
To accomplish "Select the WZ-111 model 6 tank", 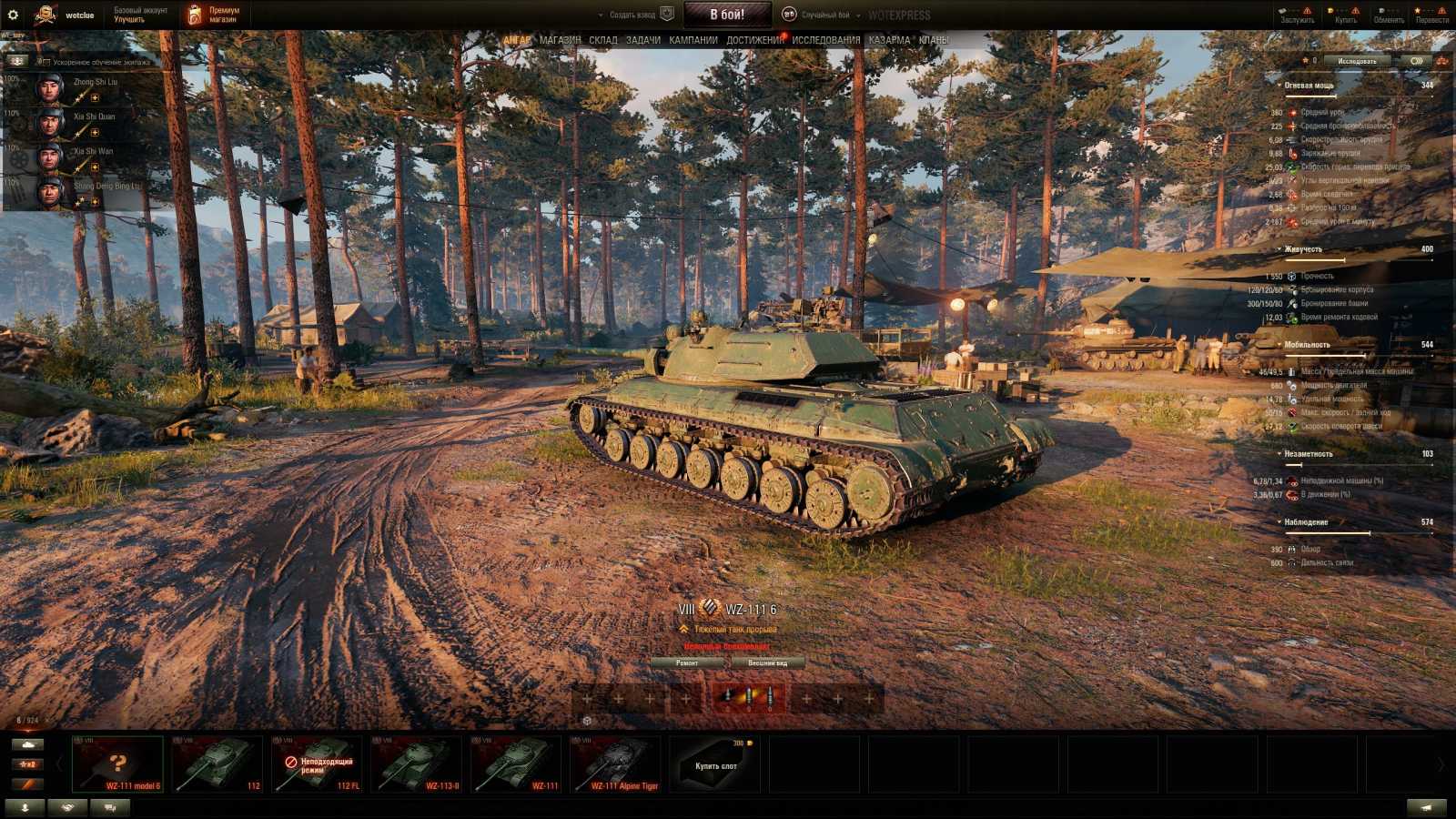I will (x=118, y=764).
